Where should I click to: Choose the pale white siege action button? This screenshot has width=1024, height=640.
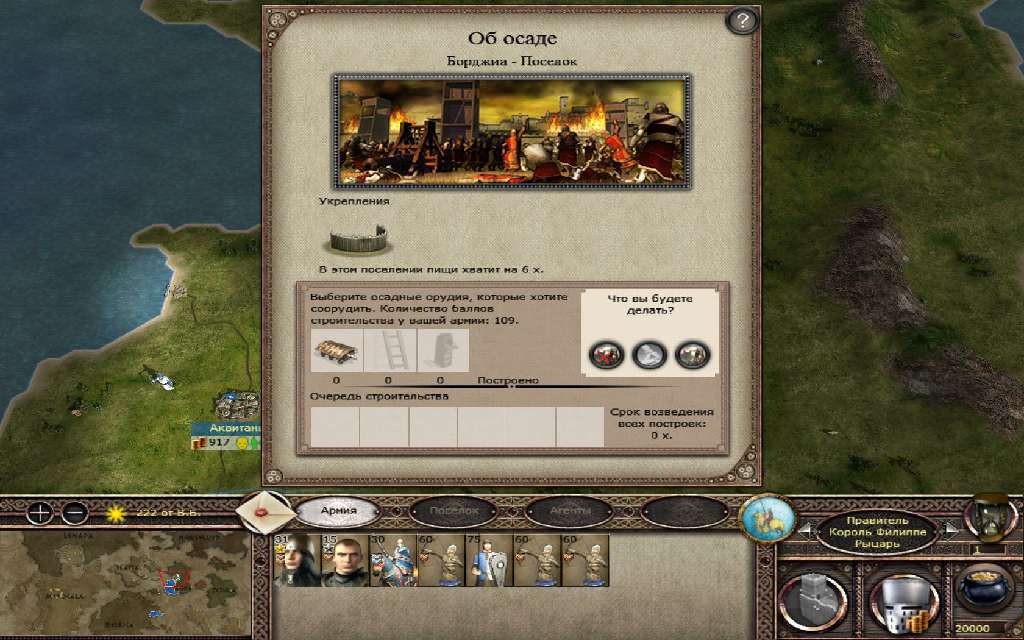pyautogui.click(x=649, y=353)
